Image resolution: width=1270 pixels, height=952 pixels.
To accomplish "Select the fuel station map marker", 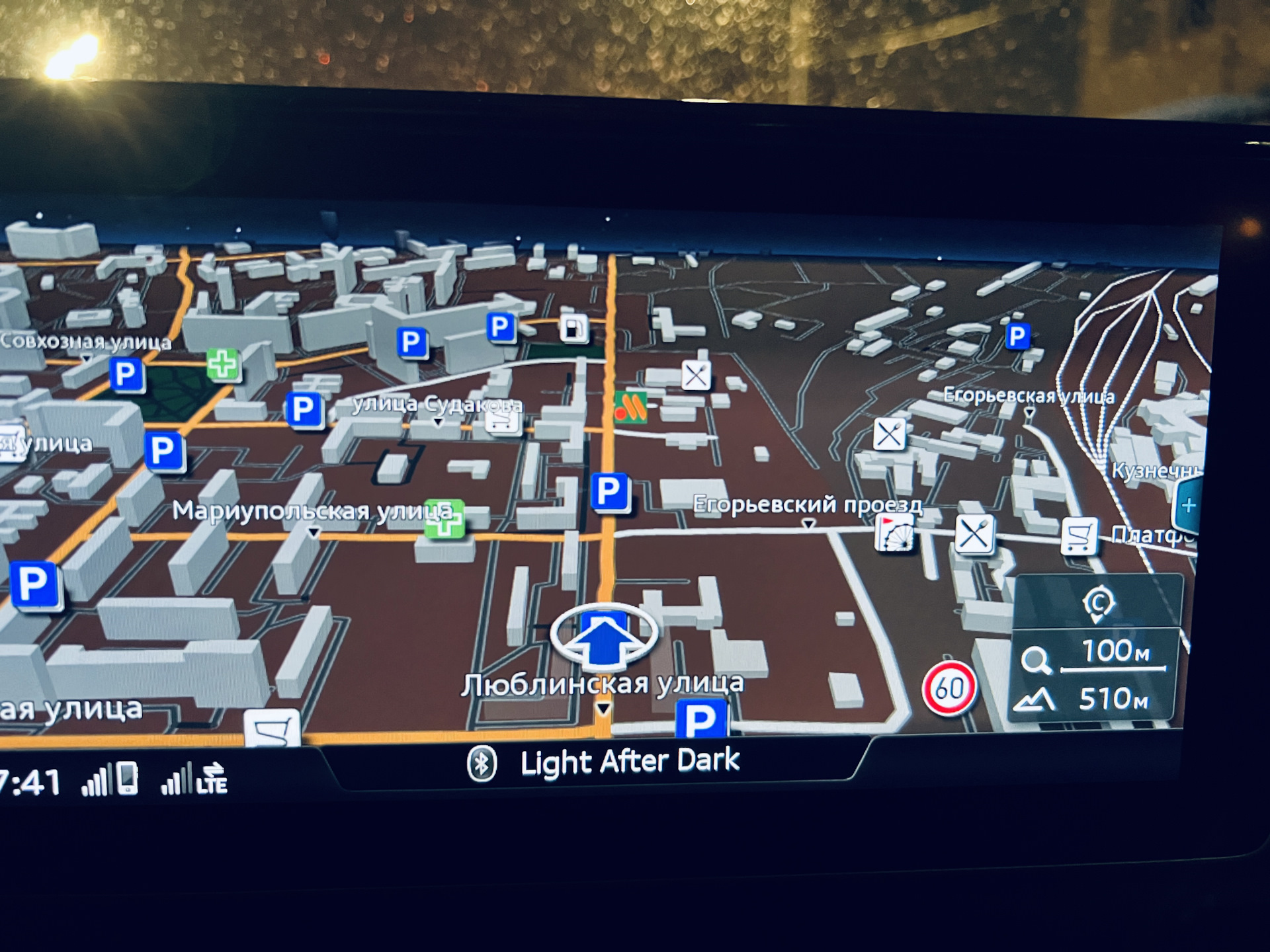I will pyautogui.click(x=573, y=327).
